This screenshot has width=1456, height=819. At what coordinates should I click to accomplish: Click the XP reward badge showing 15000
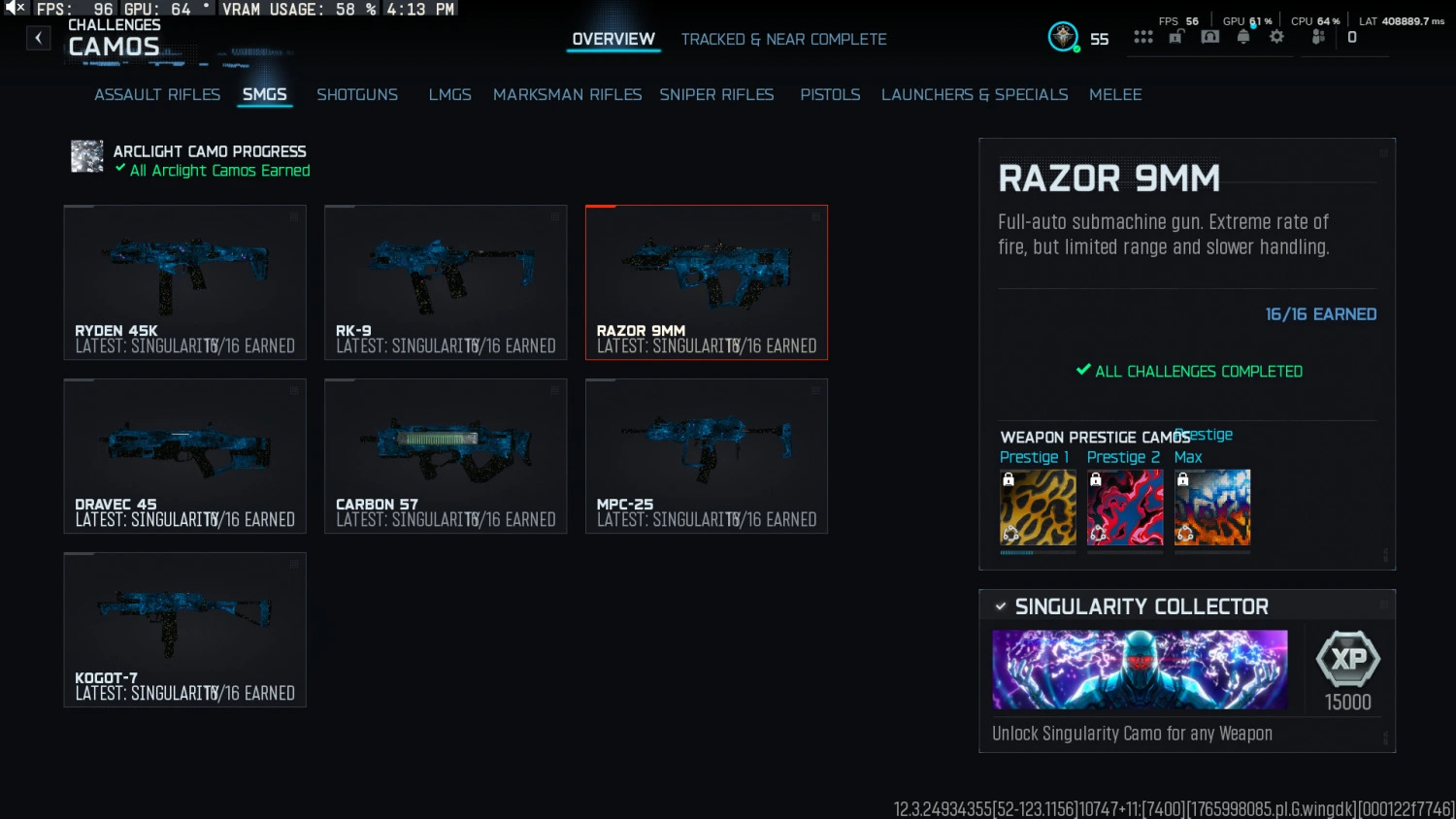point(1346,669)
